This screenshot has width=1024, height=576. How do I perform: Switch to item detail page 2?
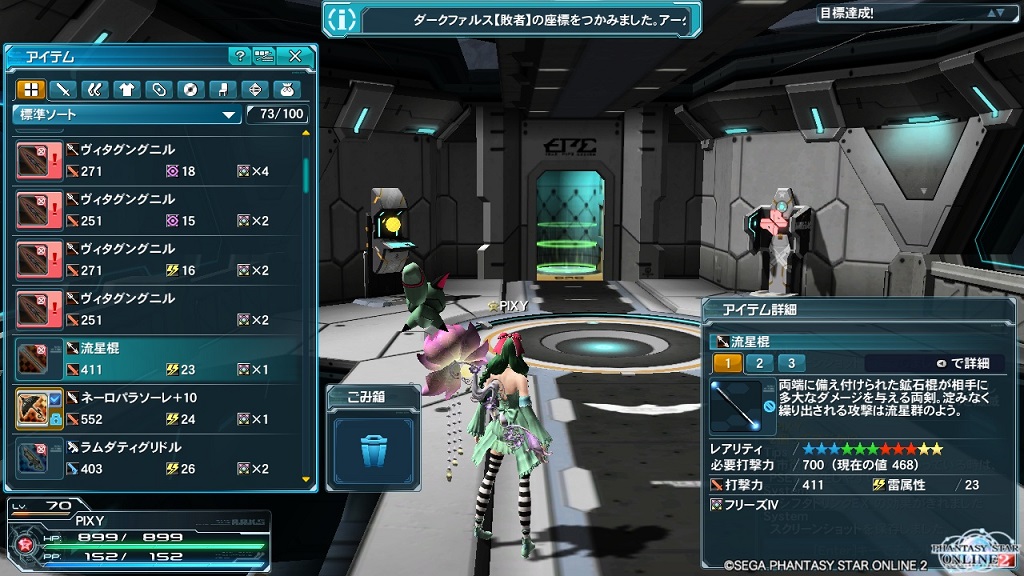pyautogui.click(x=759, y=363)
